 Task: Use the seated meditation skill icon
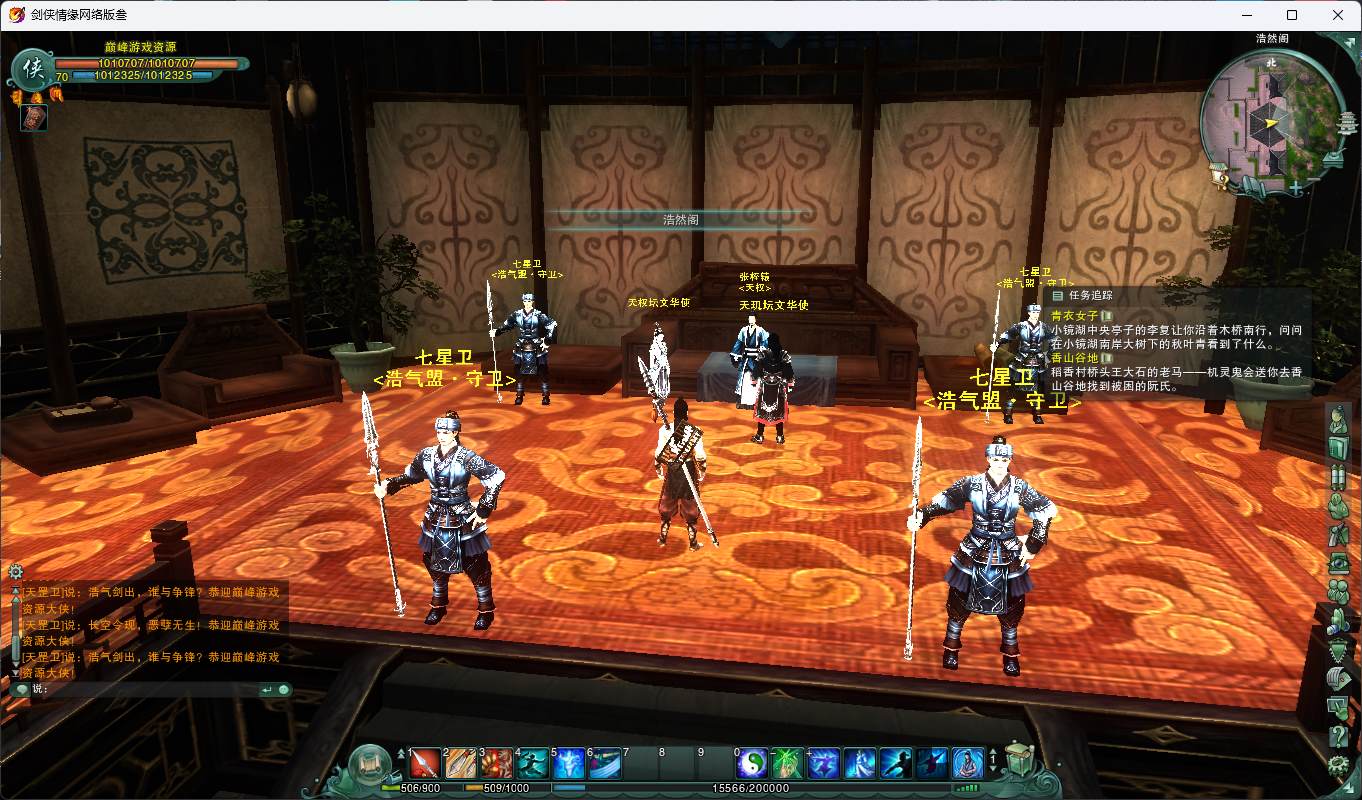(968, 764)
